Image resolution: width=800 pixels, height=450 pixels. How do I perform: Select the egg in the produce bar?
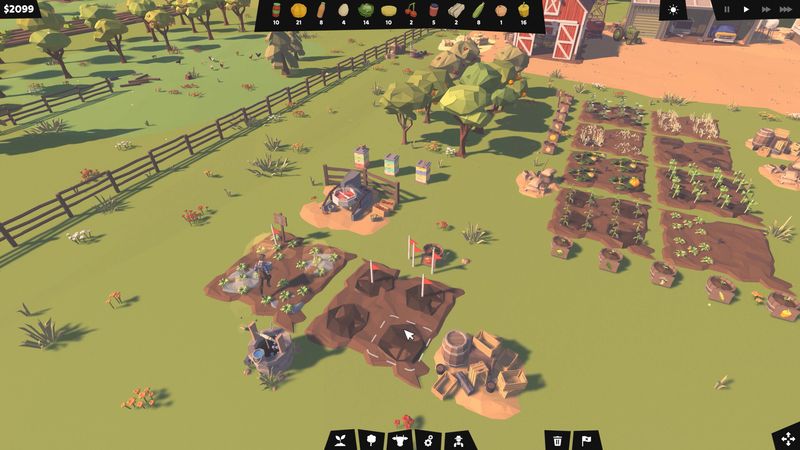coord(343,10)
